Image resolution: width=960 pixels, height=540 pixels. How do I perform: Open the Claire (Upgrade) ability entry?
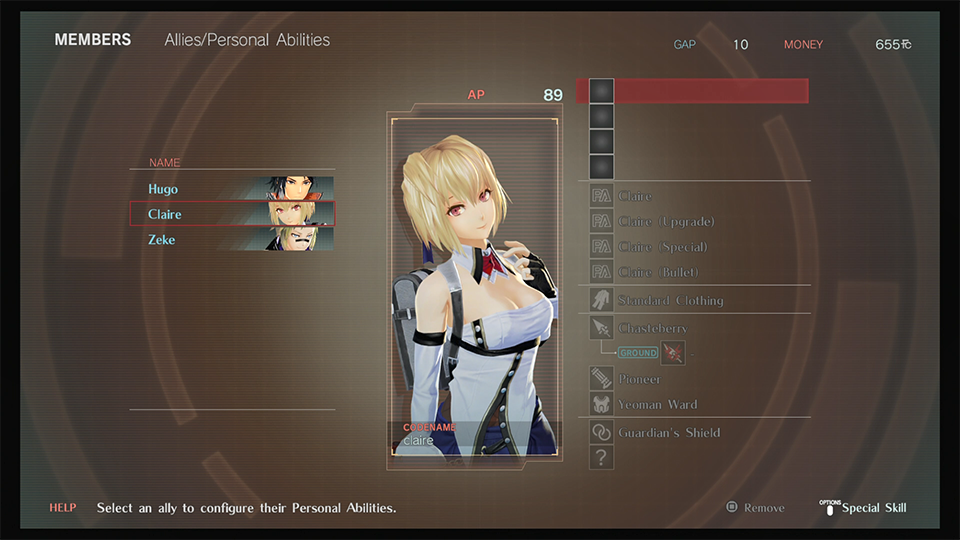pyautogui.click(x=666, y=221)
